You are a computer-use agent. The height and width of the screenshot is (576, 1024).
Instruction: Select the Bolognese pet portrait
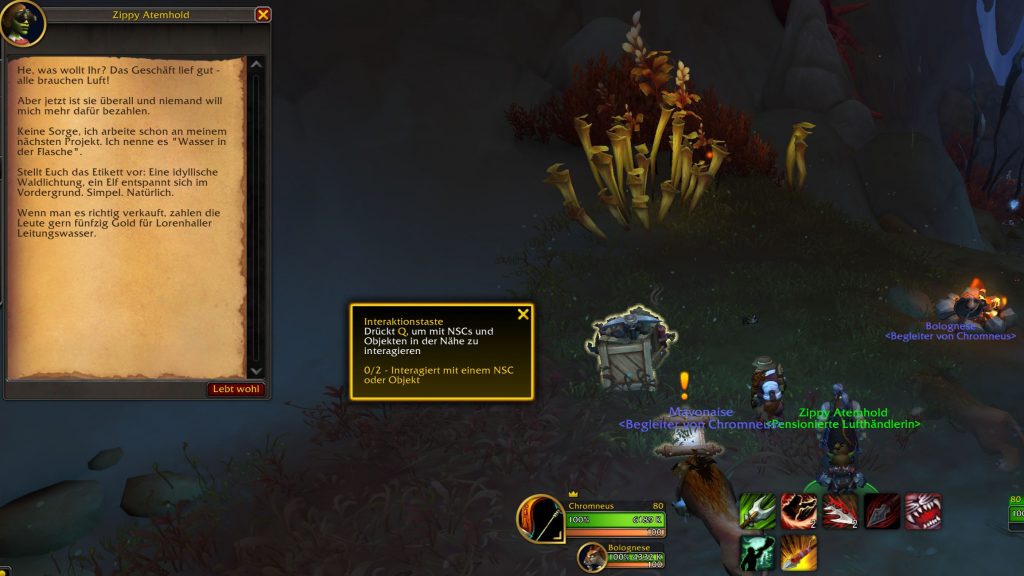click(591, 557)
